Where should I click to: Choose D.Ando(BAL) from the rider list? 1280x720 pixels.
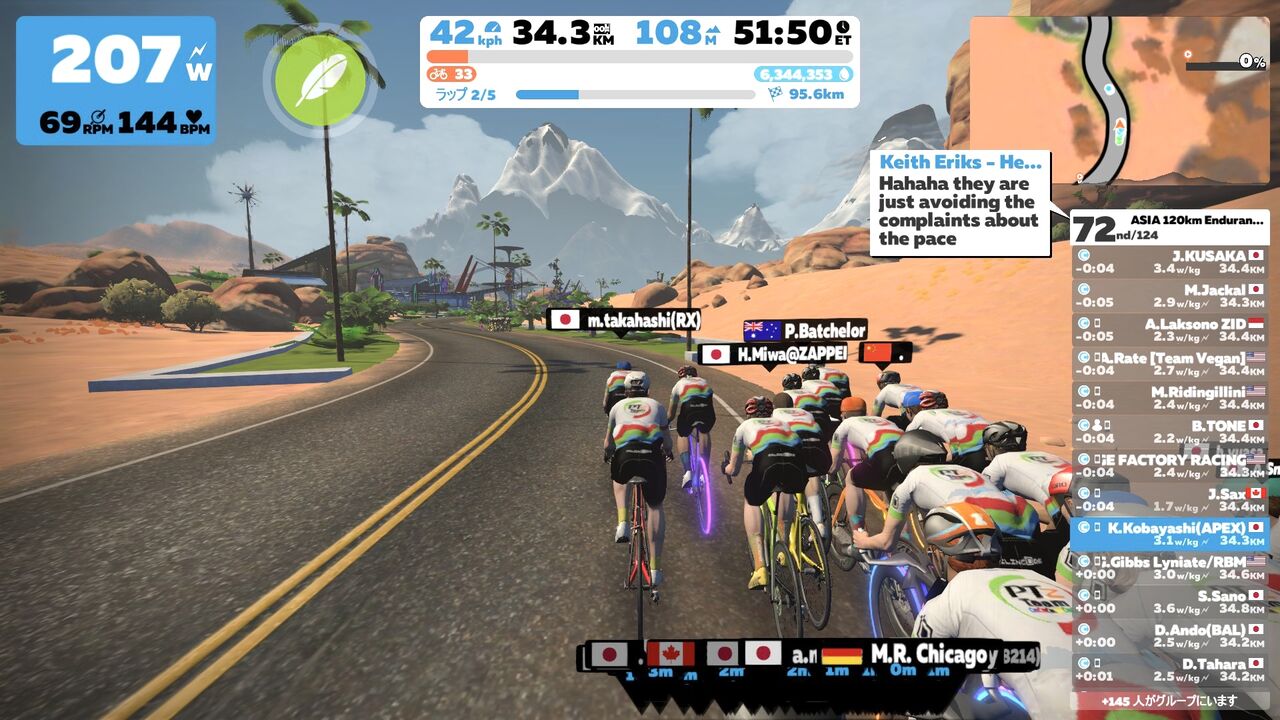(x=1170, y=636)
